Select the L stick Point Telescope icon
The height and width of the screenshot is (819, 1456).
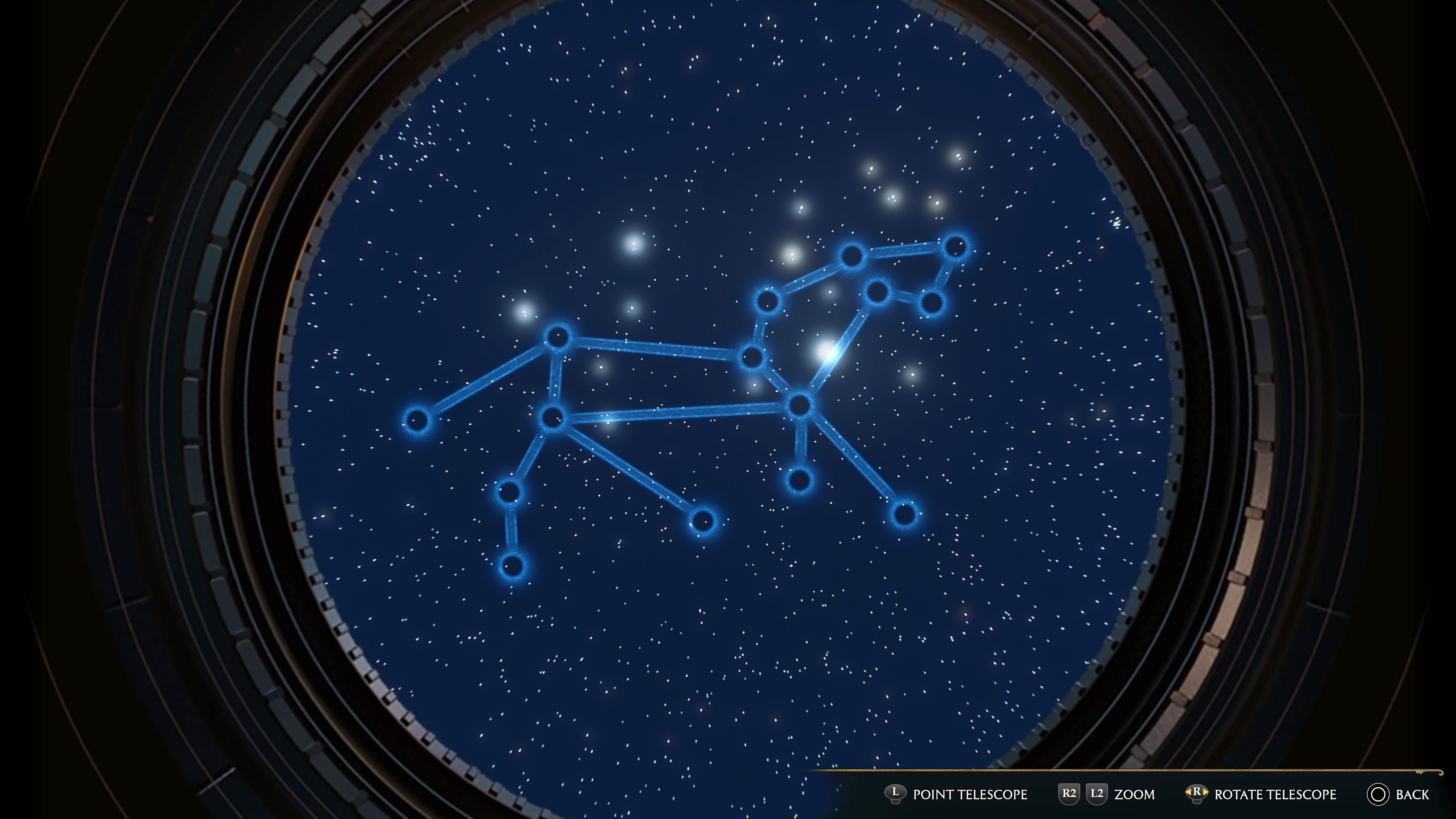coord(896,793)
